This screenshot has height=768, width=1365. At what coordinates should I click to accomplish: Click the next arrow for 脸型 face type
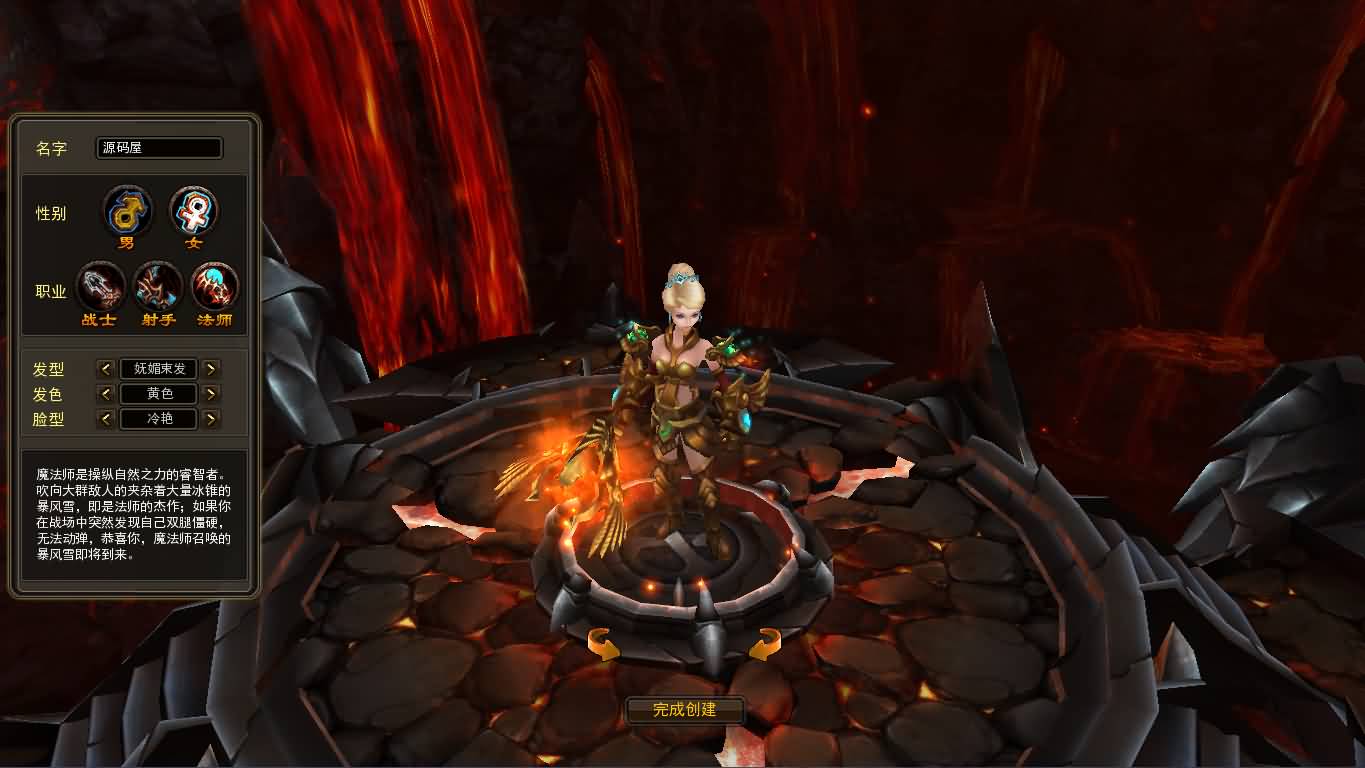211,418
